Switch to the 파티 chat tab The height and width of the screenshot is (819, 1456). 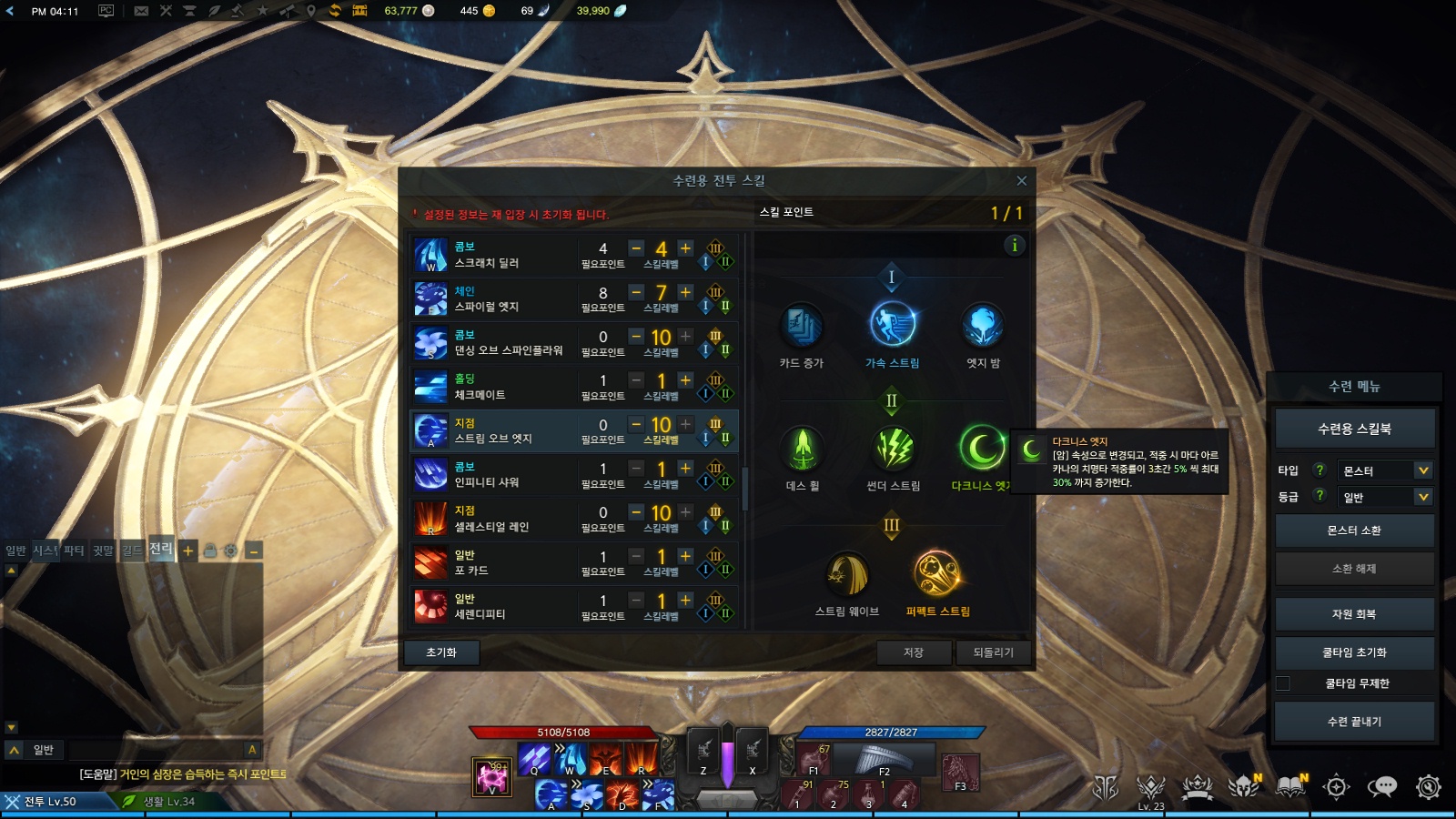[74, 551]
